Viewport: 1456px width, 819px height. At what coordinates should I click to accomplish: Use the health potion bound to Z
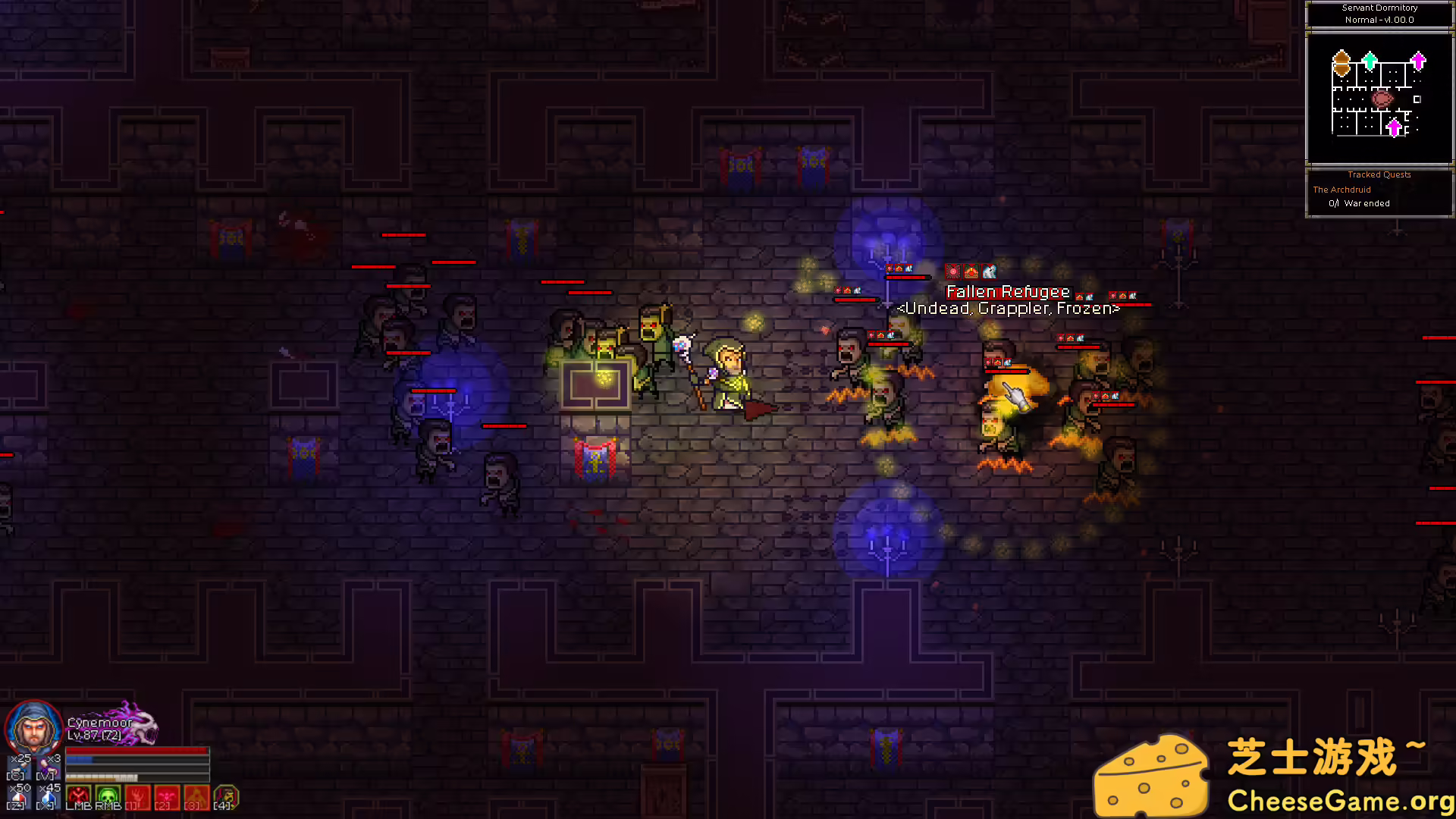[20, 799]
